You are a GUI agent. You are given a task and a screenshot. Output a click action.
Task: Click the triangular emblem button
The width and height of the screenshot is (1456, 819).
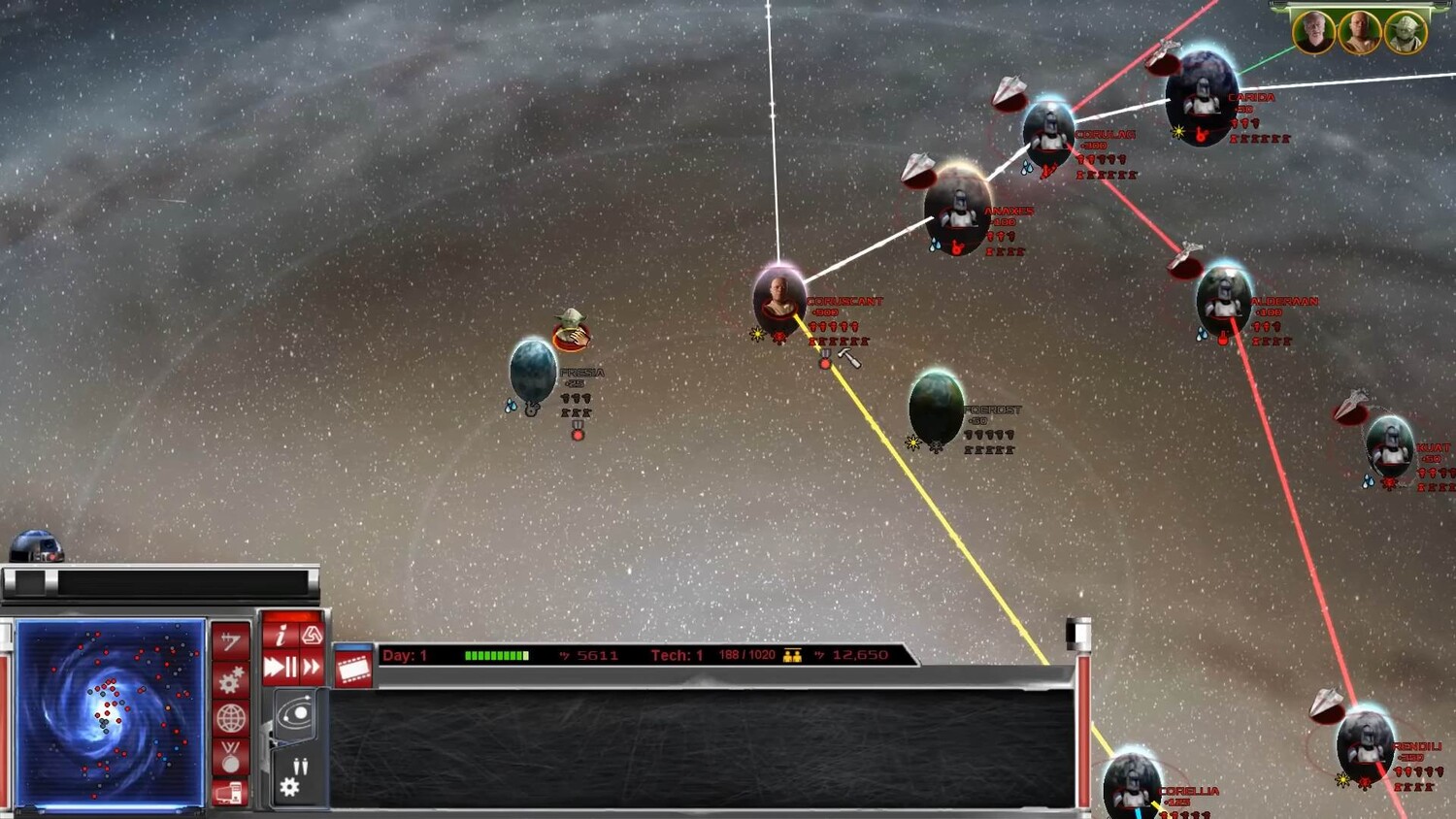coord(312,635)
